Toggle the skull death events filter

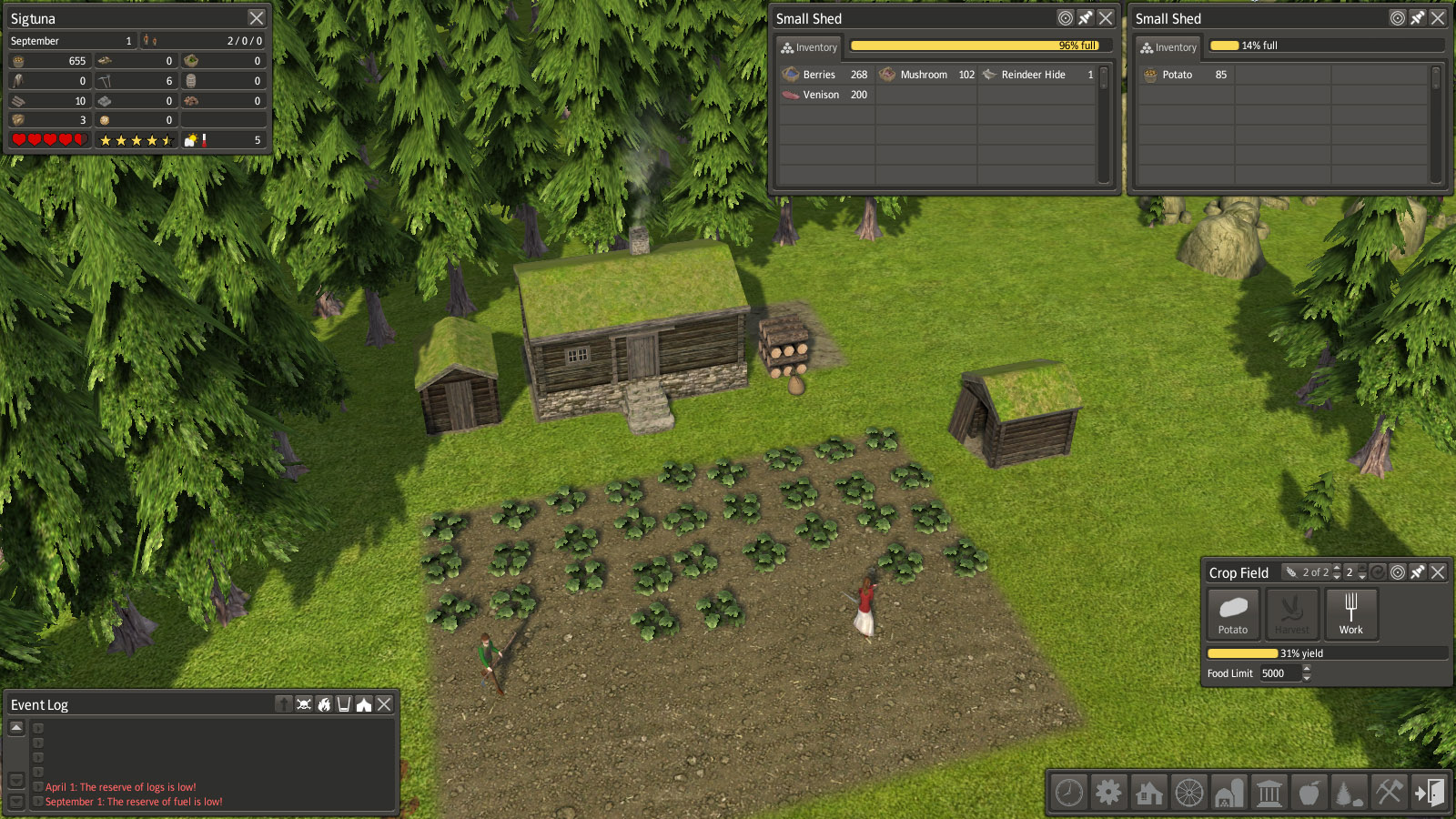304,704
